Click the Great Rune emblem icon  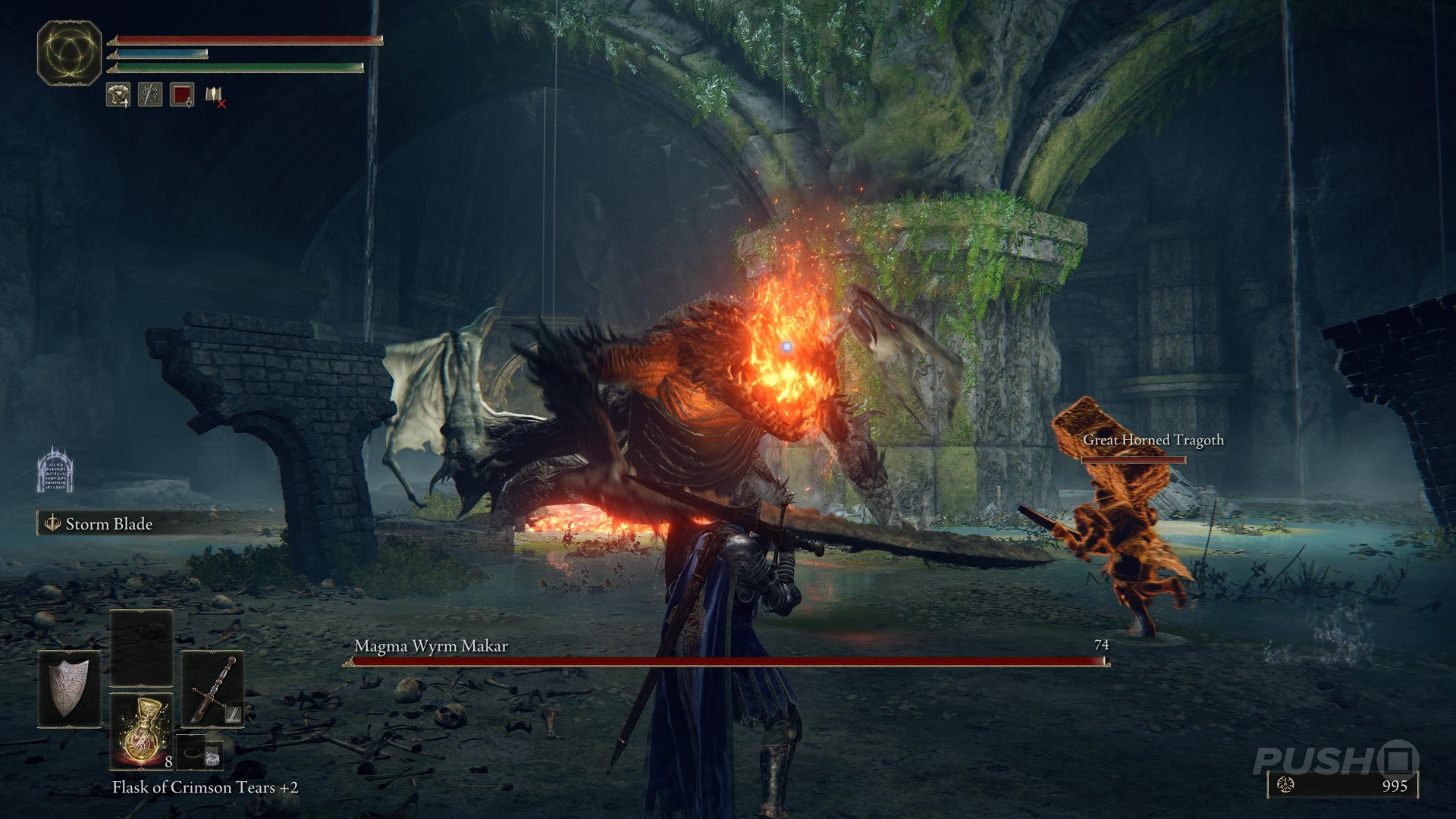[69, 53]
